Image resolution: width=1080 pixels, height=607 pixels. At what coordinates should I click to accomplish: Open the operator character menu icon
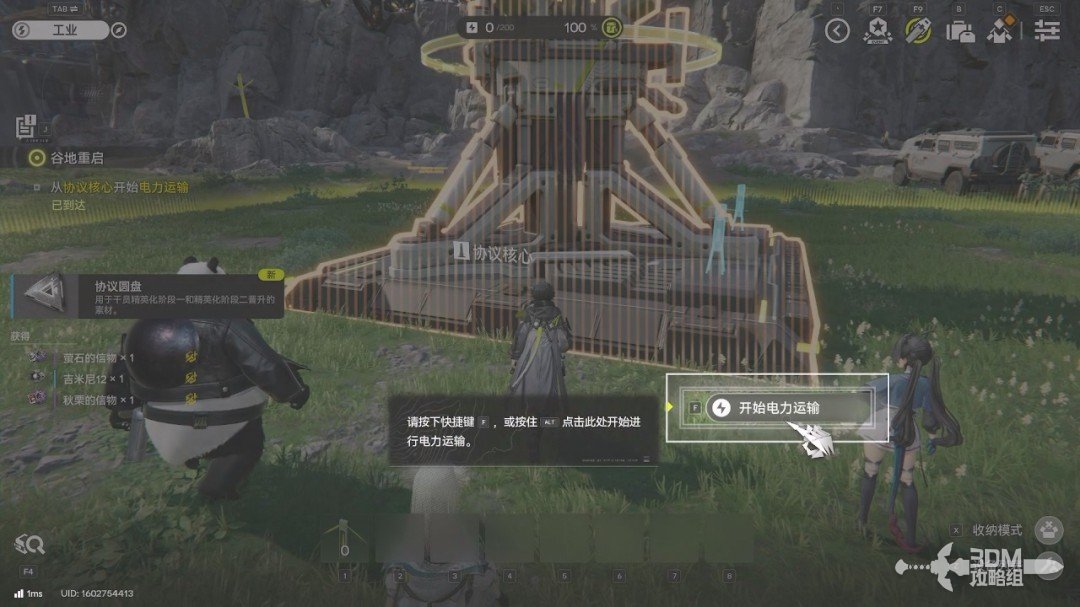coord(1000,31)
